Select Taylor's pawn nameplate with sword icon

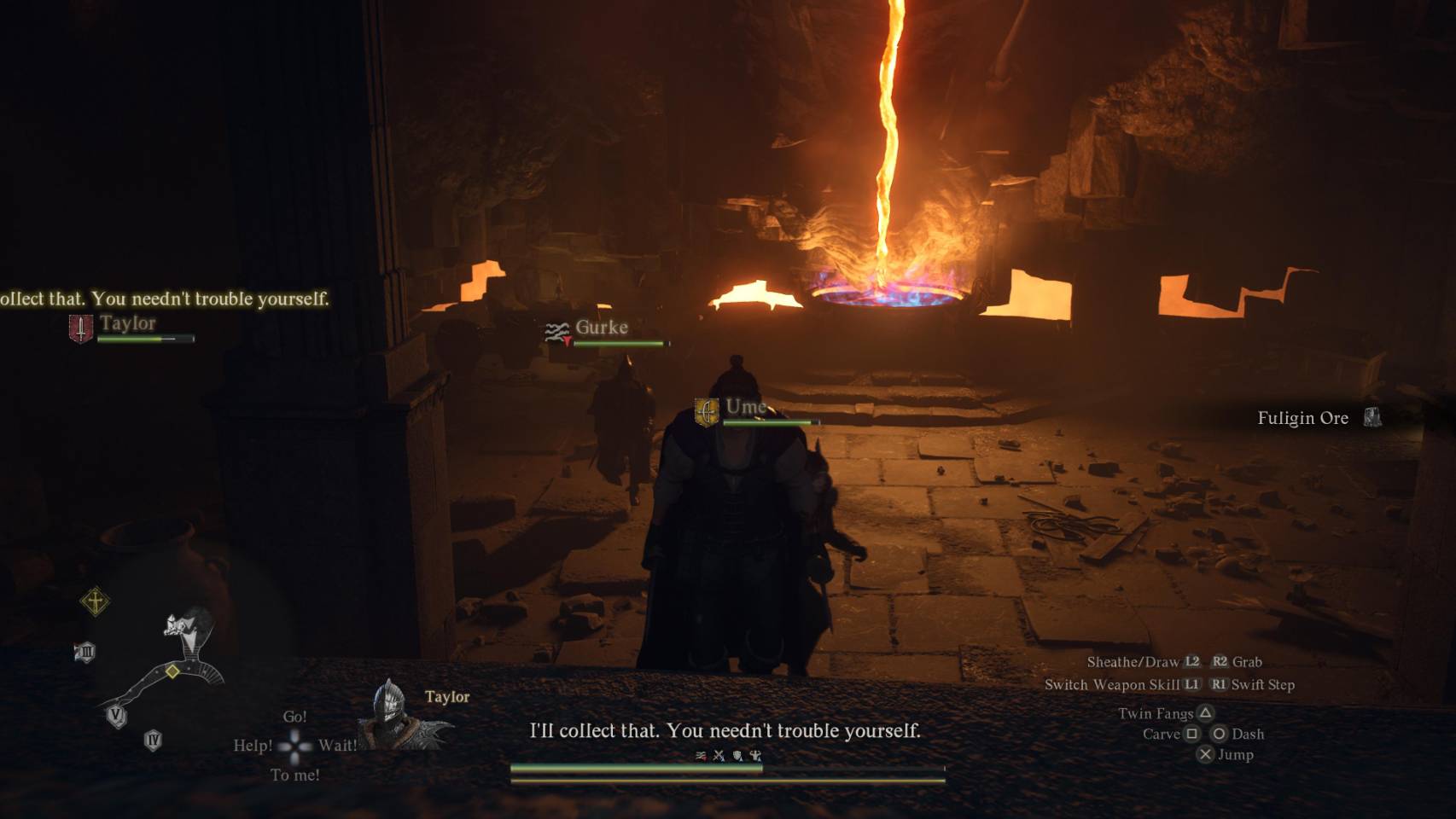coord(128,326)
